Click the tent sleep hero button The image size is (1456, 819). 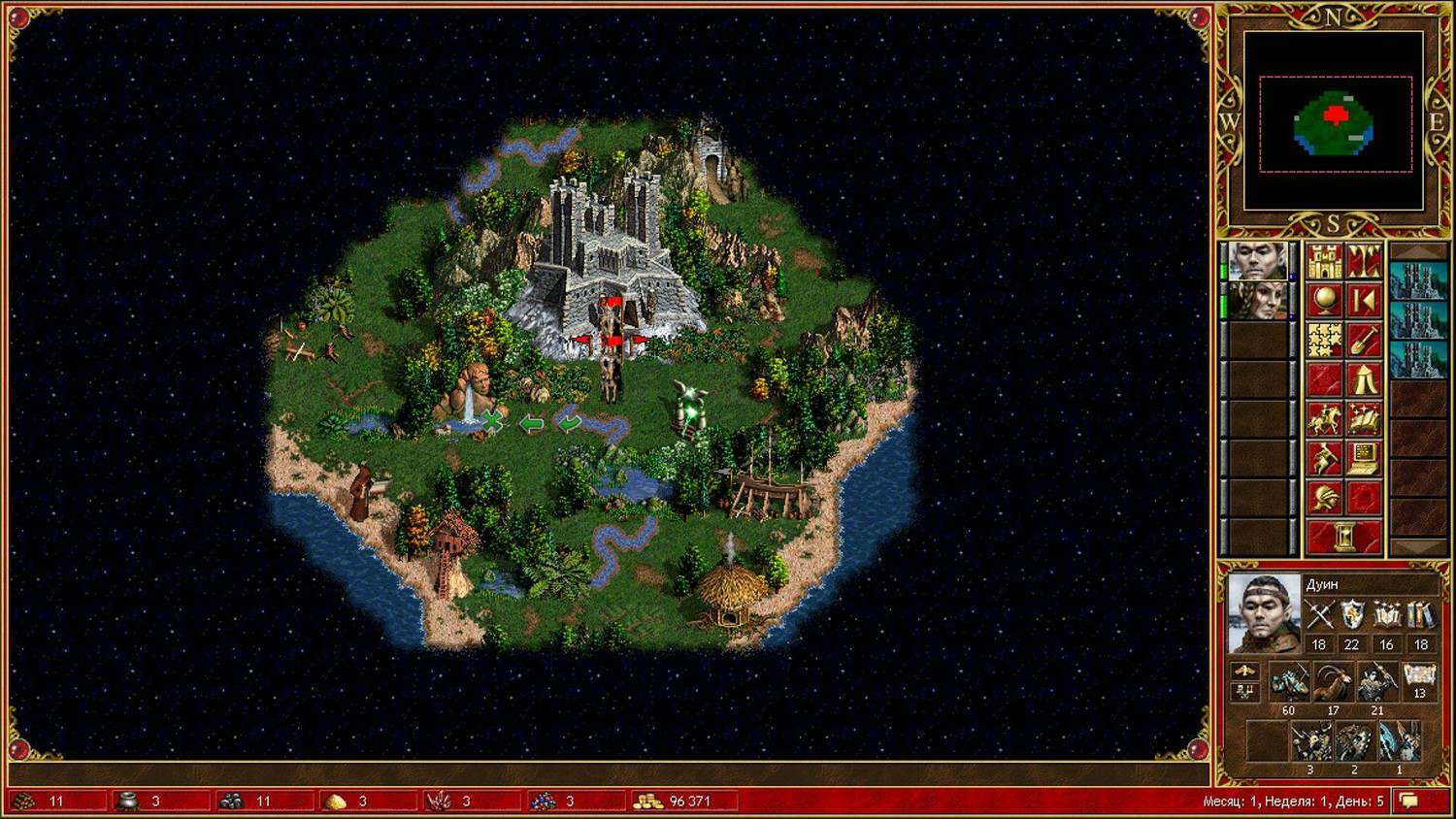[x=1364, y=379]
